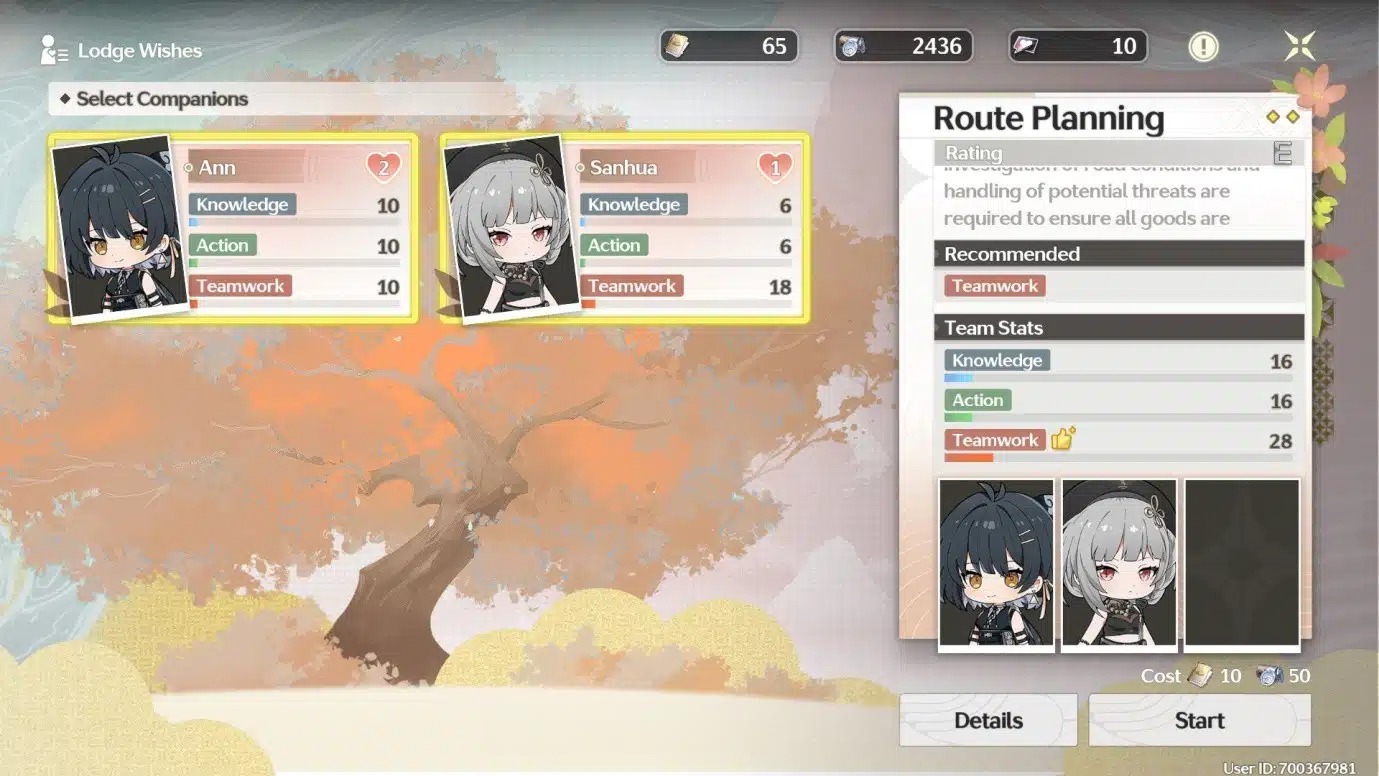The image size is (1379, 776).
Task: Click the Lodge Wishes title icon
Action: (54, 50)
